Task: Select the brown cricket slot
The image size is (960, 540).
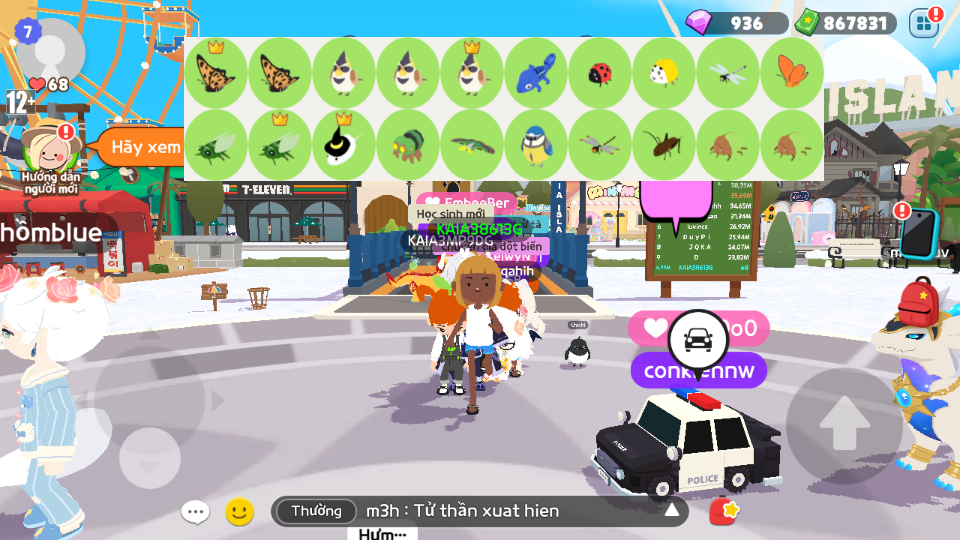Action: pyautogui.click(x=664, y=146)
